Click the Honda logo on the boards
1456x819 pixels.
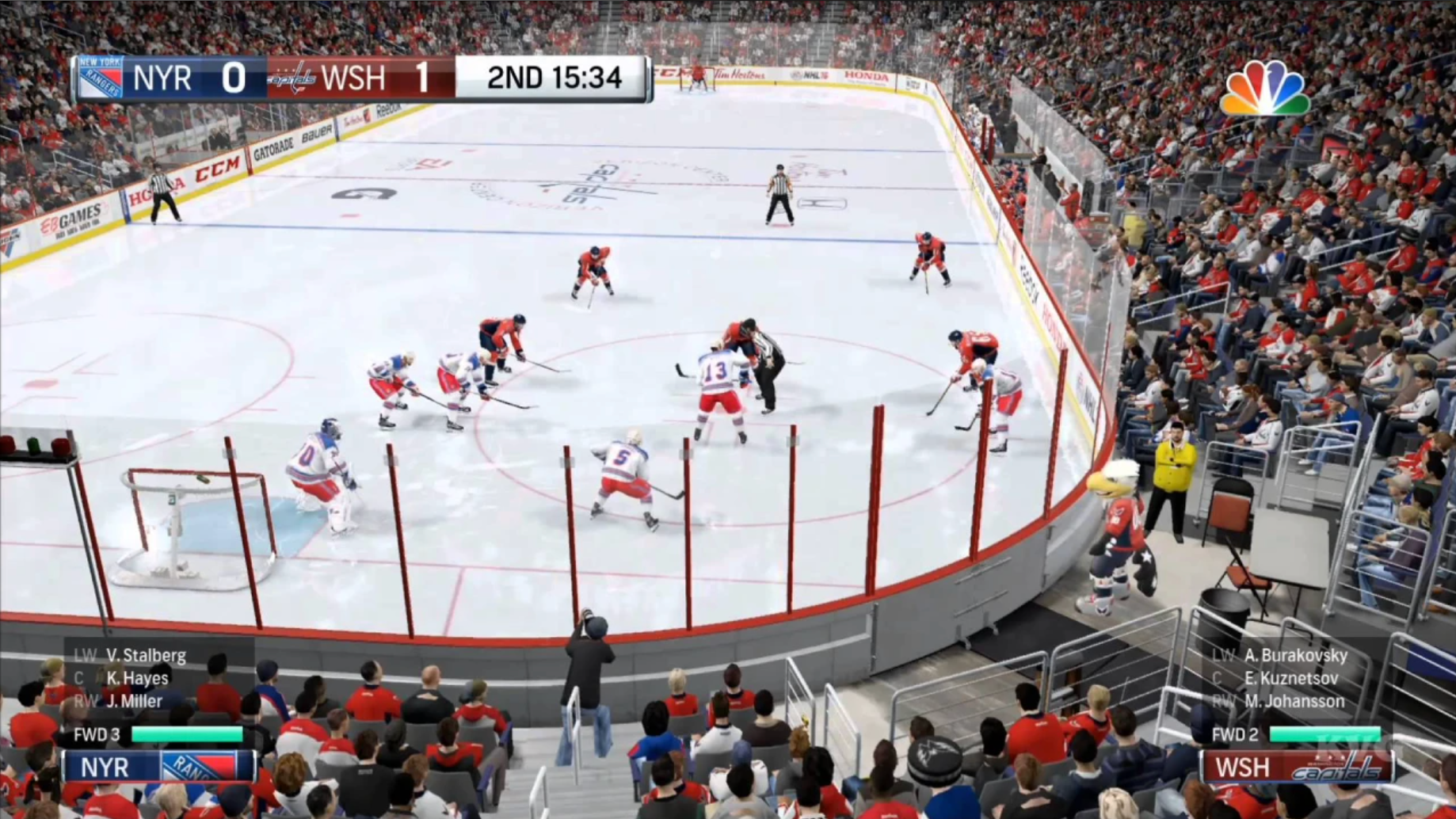tap(865, 77)
